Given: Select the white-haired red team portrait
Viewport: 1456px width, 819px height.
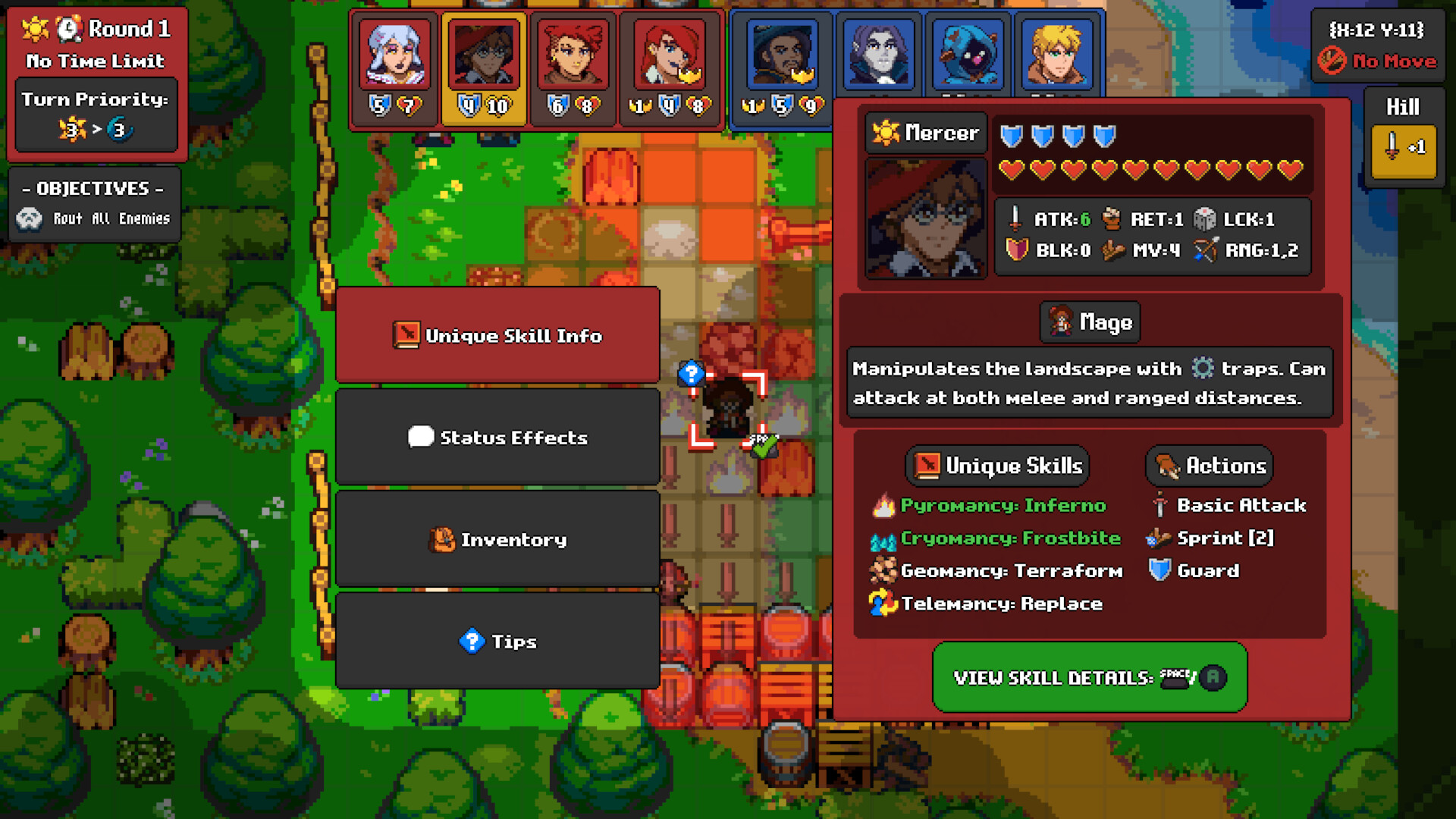Looking at the screenshot, I should tap(394, 53).
